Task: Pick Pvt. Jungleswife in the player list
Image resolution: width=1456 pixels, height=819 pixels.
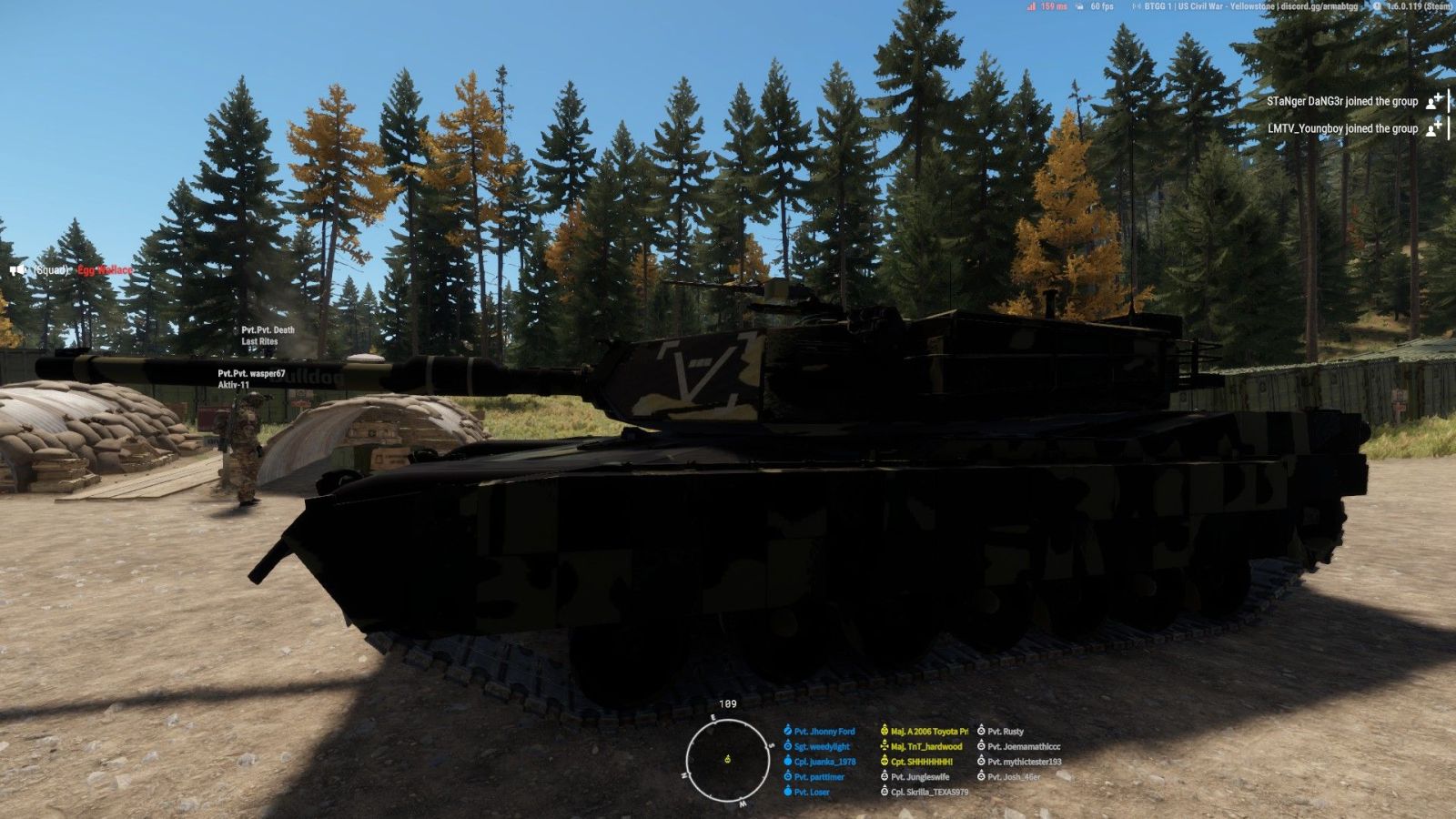Action: [919, 777]
